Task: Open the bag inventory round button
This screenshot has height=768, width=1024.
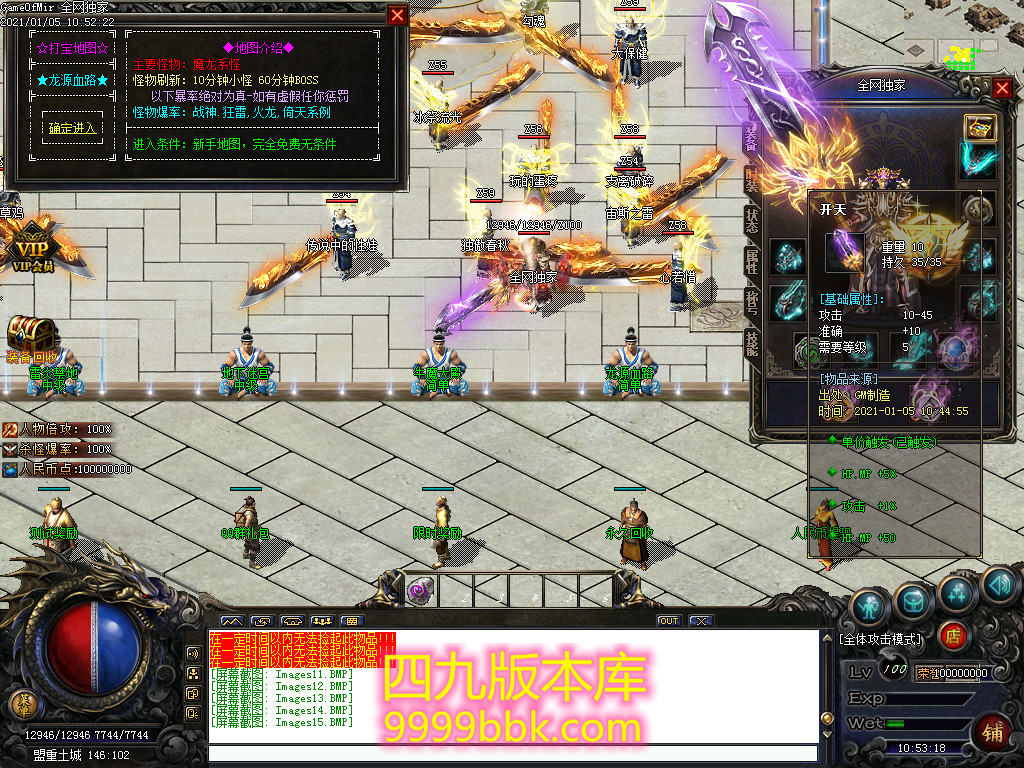Action: click(913, 600)
